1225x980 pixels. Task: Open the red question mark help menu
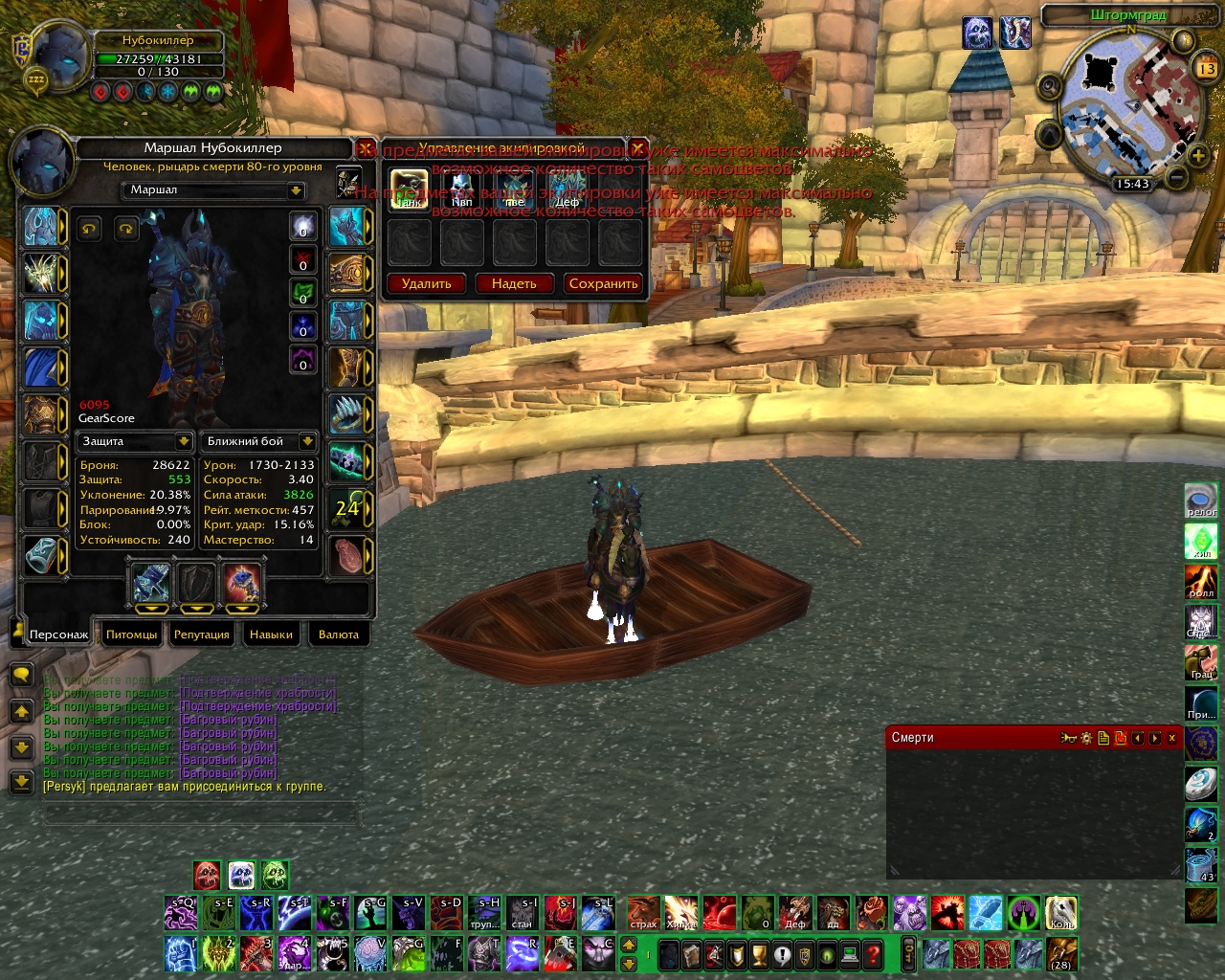(x=873, y=954)
